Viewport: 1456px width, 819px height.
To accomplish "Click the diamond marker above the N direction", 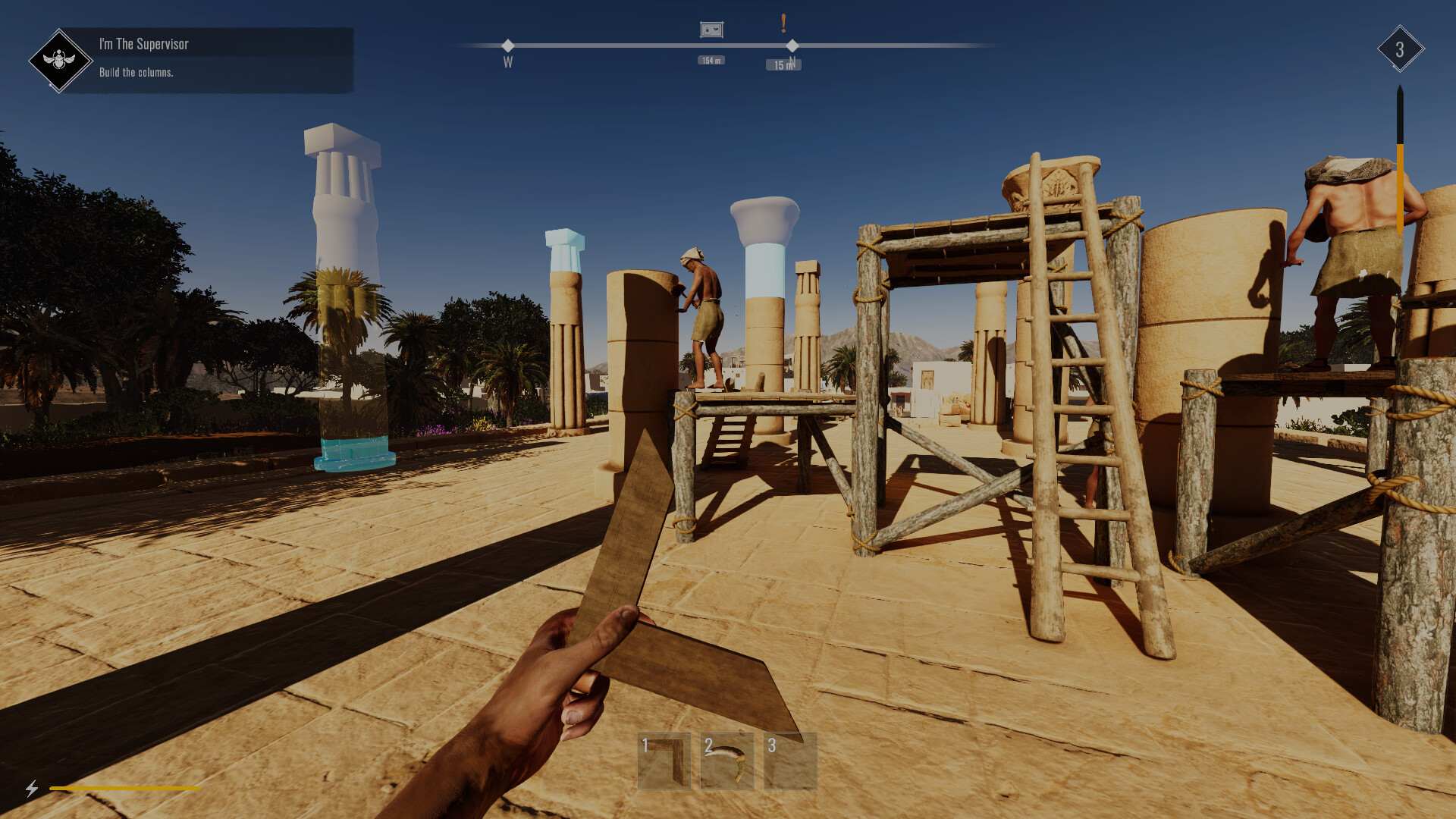I will click(792, 45).
